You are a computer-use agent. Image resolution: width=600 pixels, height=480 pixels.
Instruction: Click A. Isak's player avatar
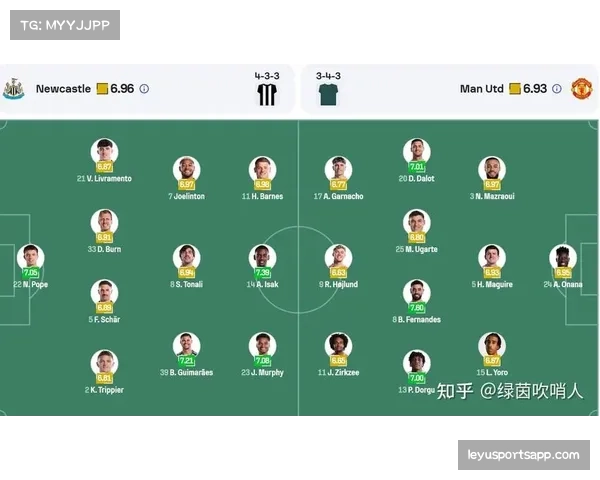click(262, 257)
